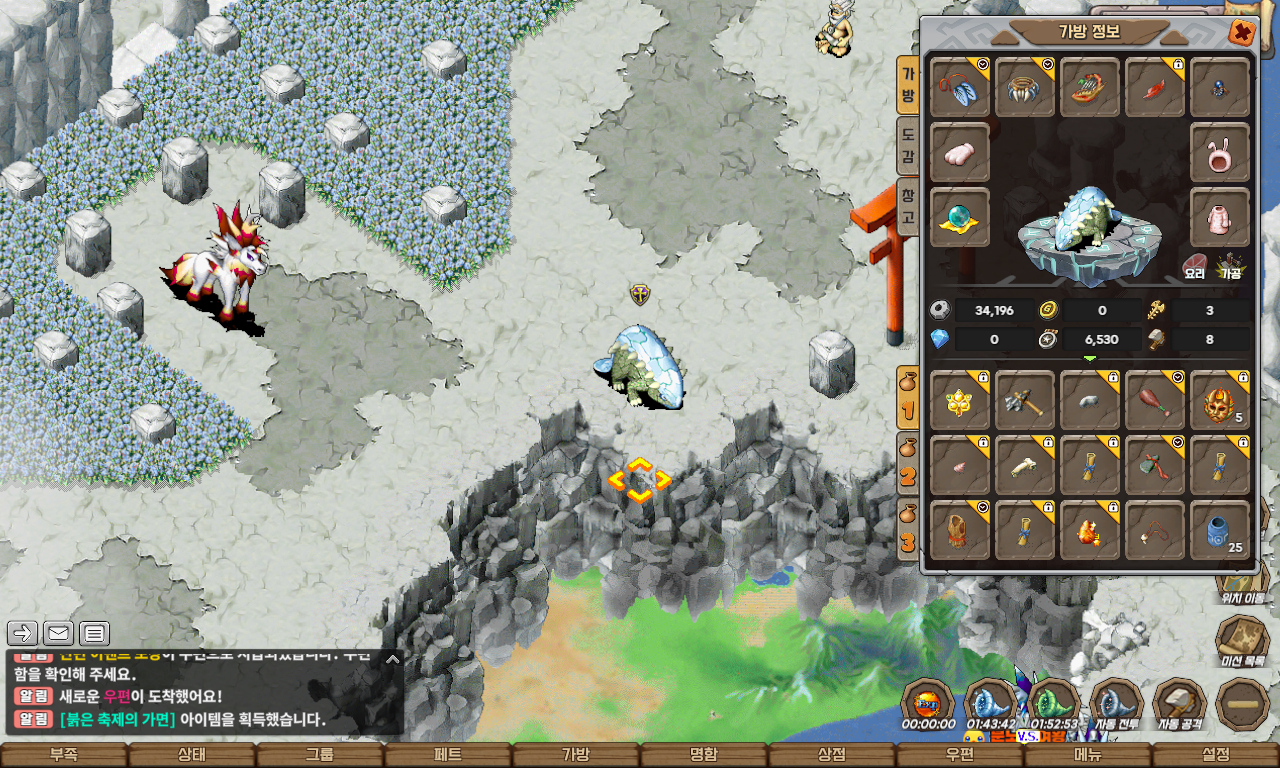Image resolution: width=1280 pixels, height=768 pixels.
Task: Open the 미션 목록 mission list
Action: coord(1243,640)
